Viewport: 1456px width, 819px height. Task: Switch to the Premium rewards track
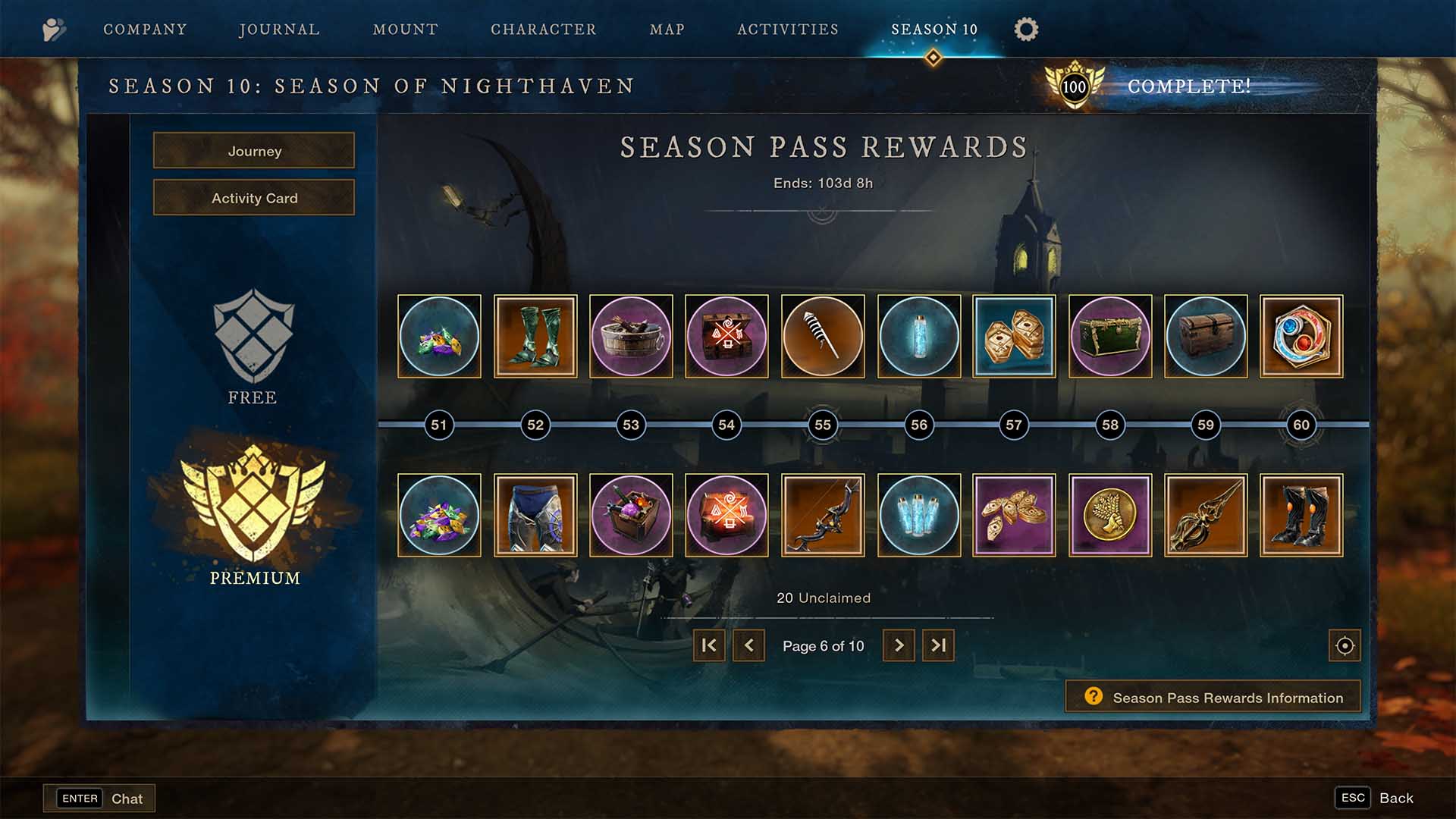pos(253,523)
